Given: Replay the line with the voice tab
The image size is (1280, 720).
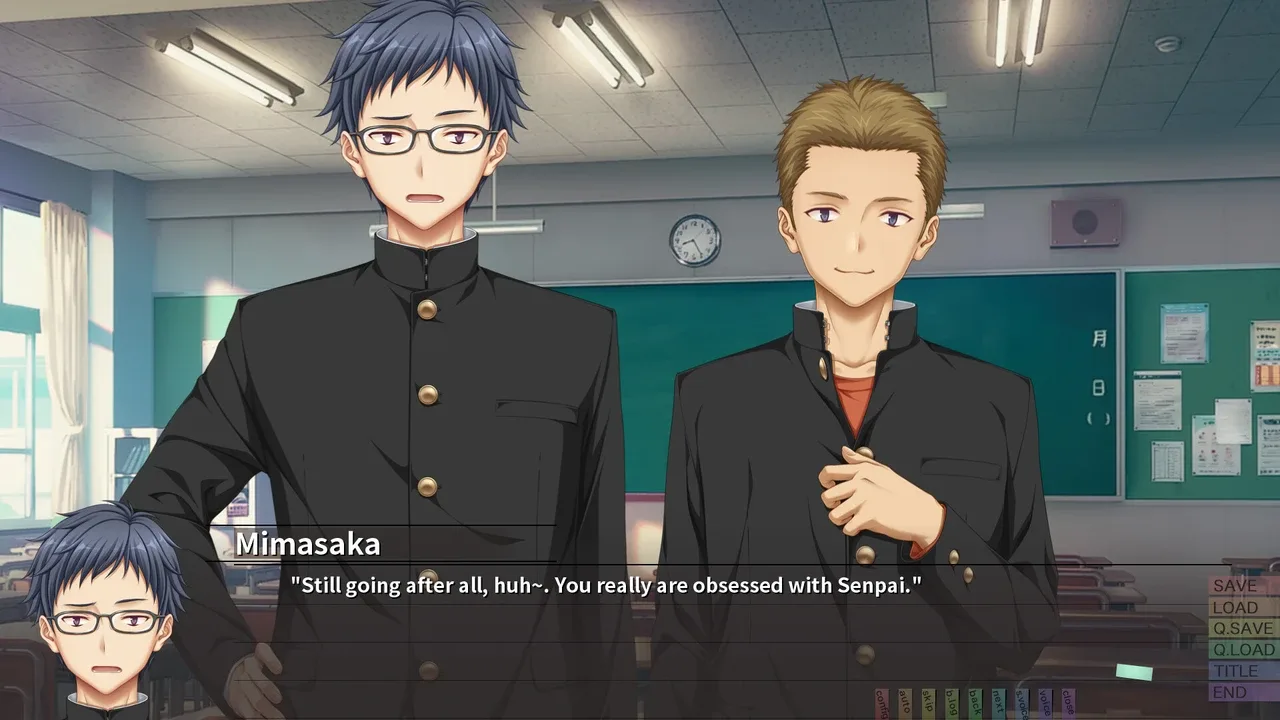Looking at the screenshot, I should [x=1045, y=703].
